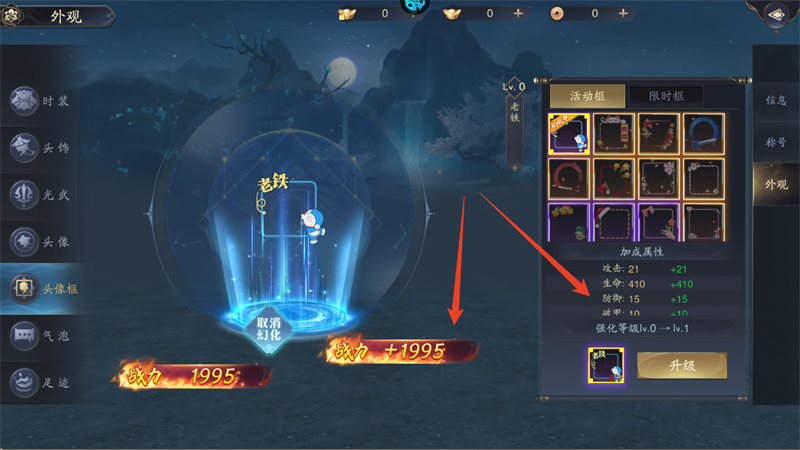Viewport: 800px width, 450px height.
Task: Select the Doraemon avatar frame thumbnail
Action: tap(567, 133)
